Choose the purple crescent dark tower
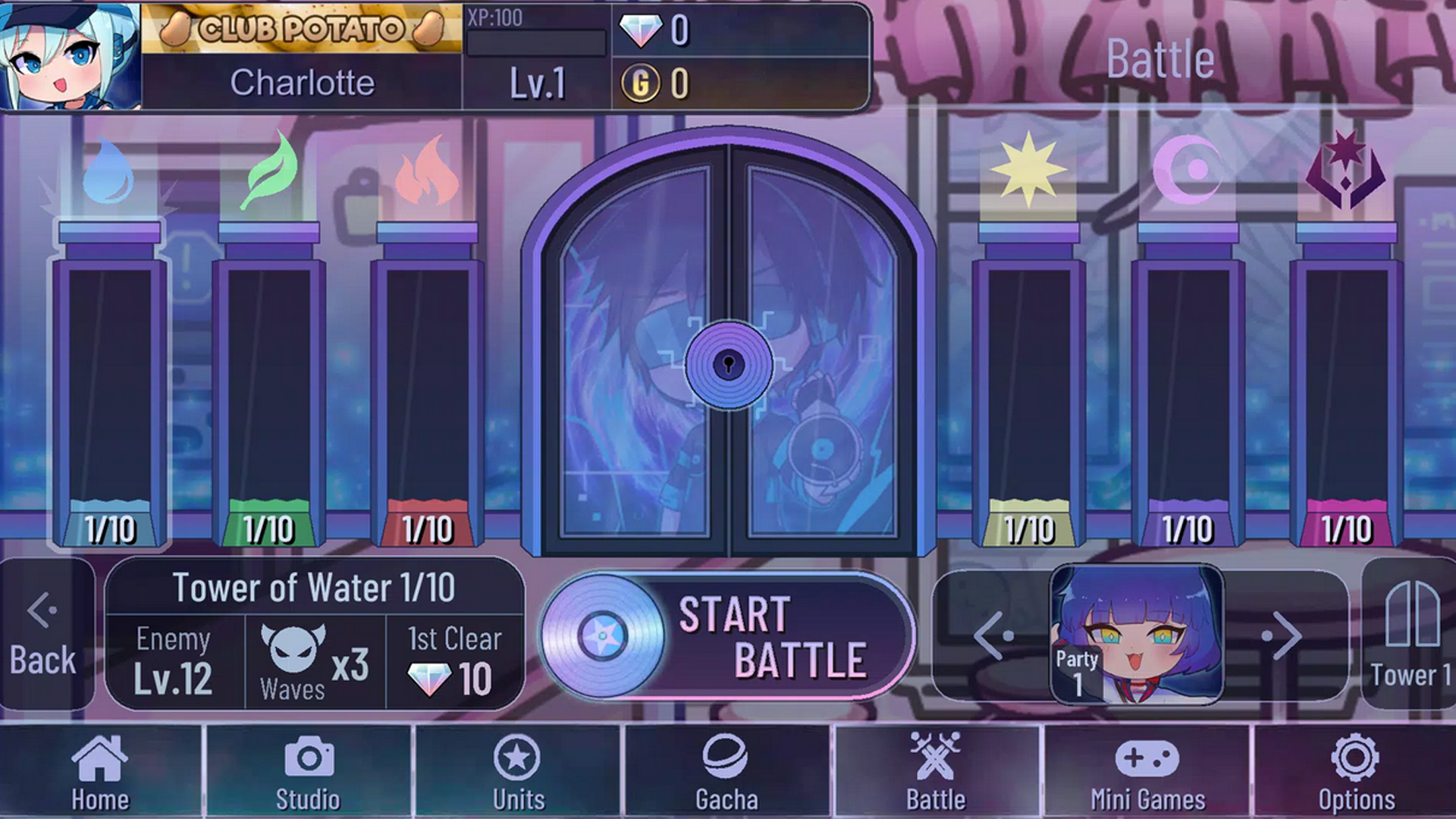 click(1188, 379)
